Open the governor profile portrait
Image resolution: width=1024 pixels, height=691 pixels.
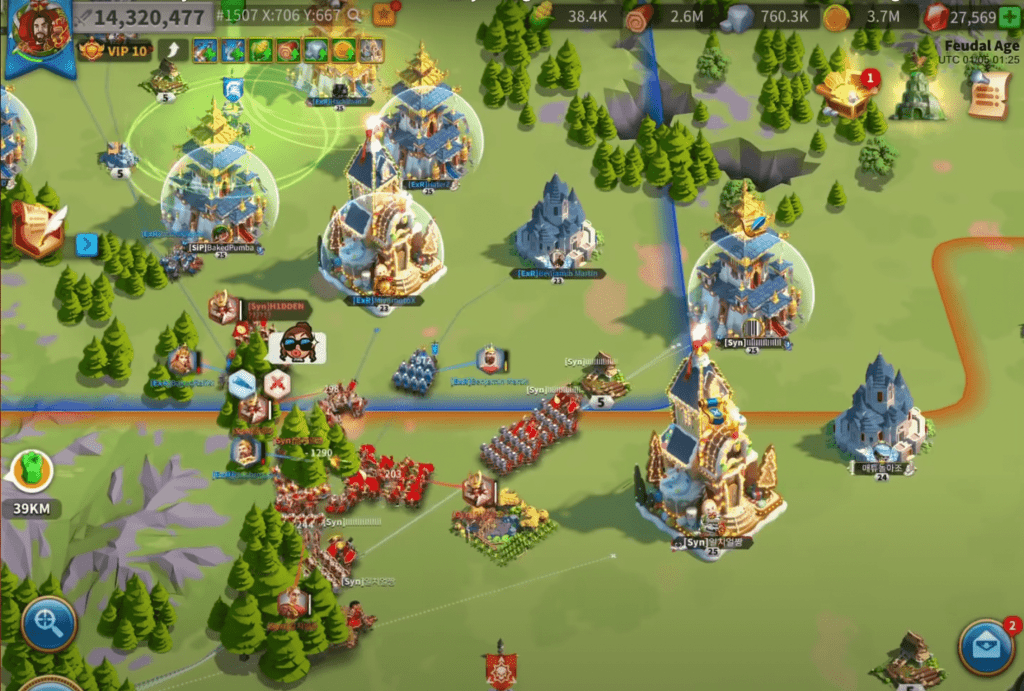click(40, 28)
